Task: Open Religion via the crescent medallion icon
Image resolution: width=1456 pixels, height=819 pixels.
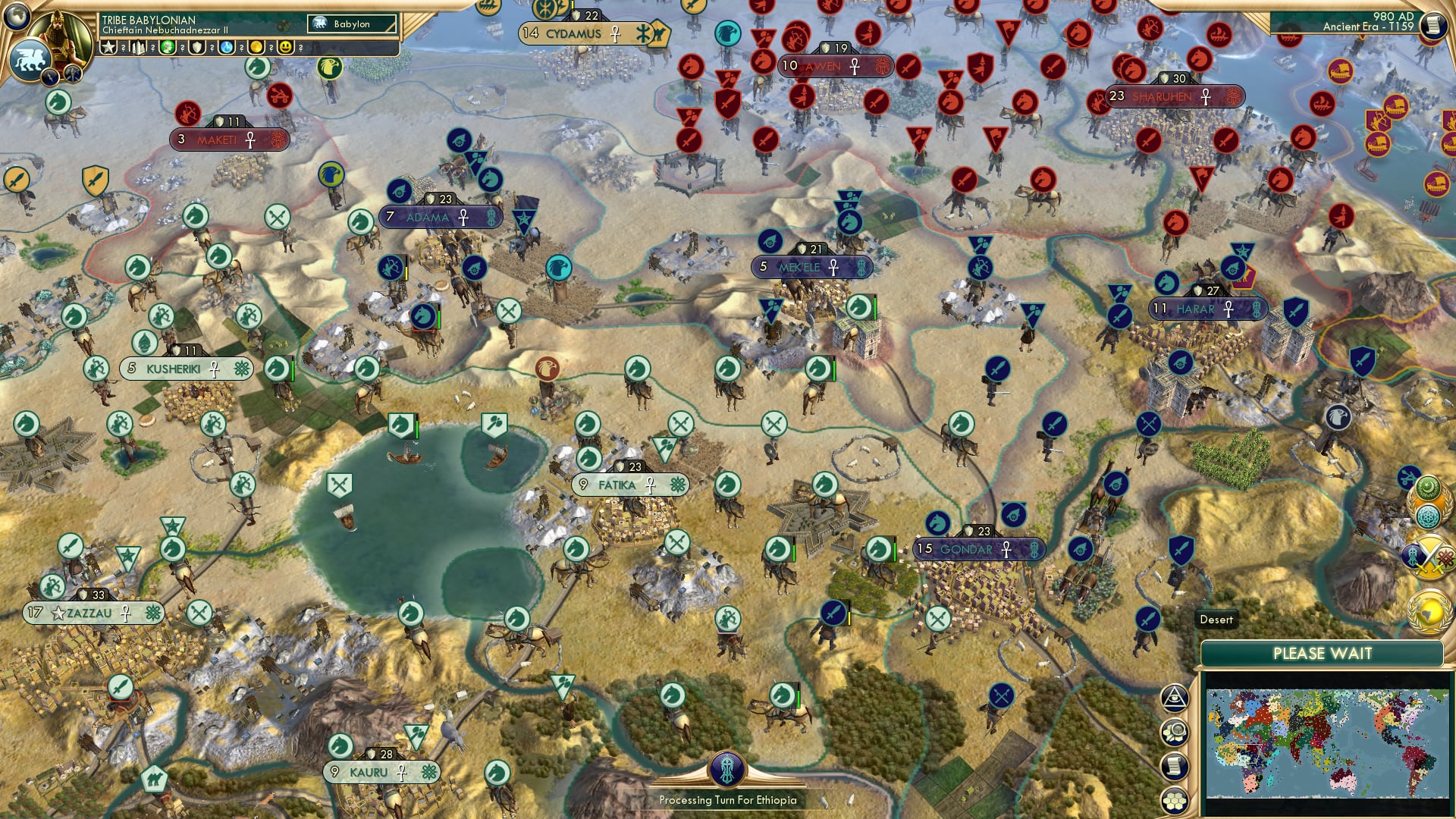Action: click(x=1426, y=488)
